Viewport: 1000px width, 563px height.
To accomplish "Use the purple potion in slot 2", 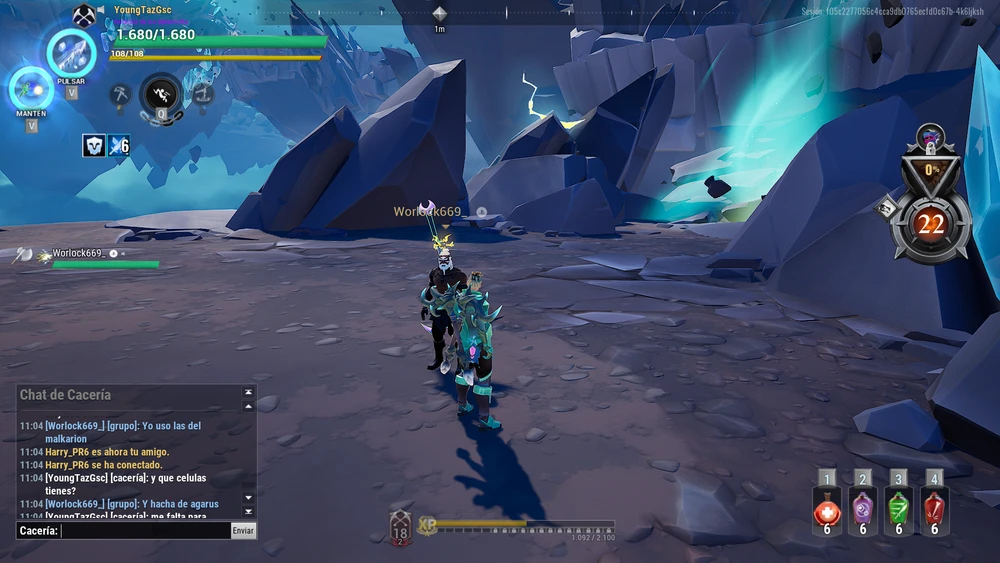I will pyautogui.click(x=863, y=510).
